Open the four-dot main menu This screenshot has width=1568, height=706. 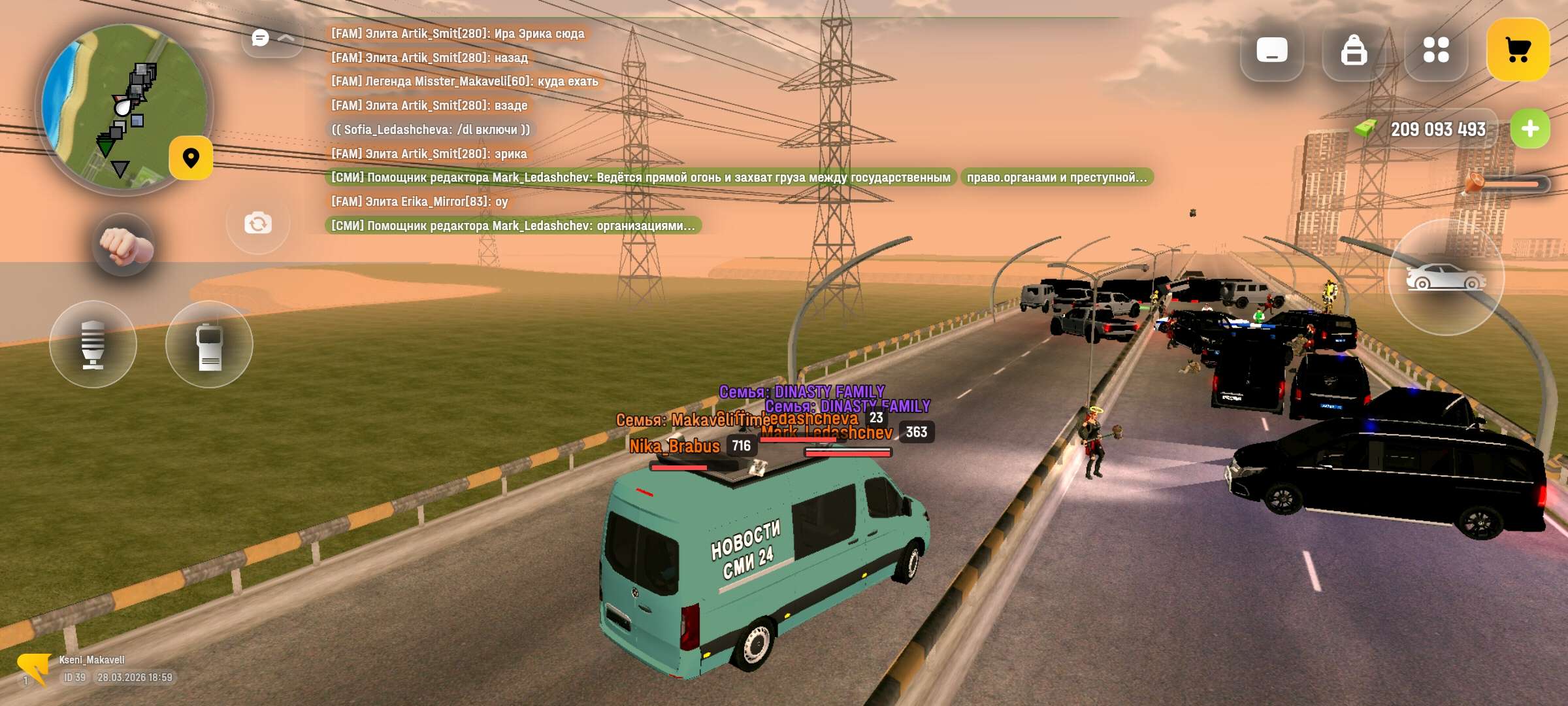pos(1436,50)
